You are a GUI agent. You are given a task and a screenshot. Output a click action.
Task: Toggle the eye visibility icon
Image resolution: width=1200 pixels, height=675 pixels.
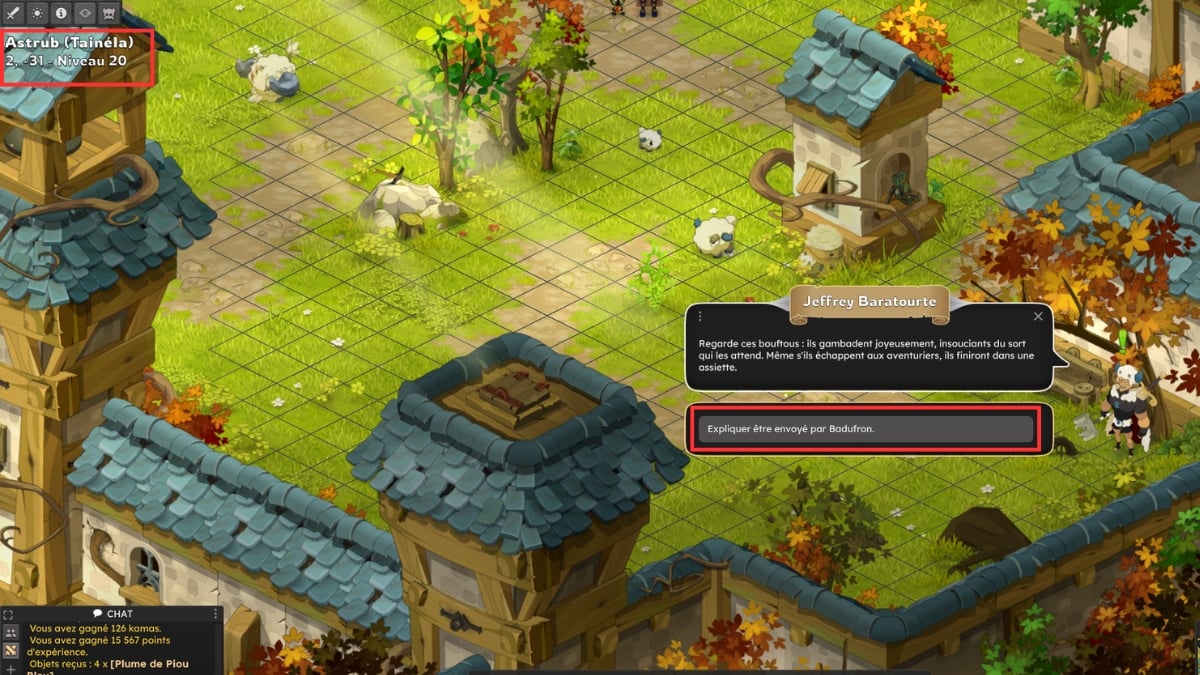85,13
